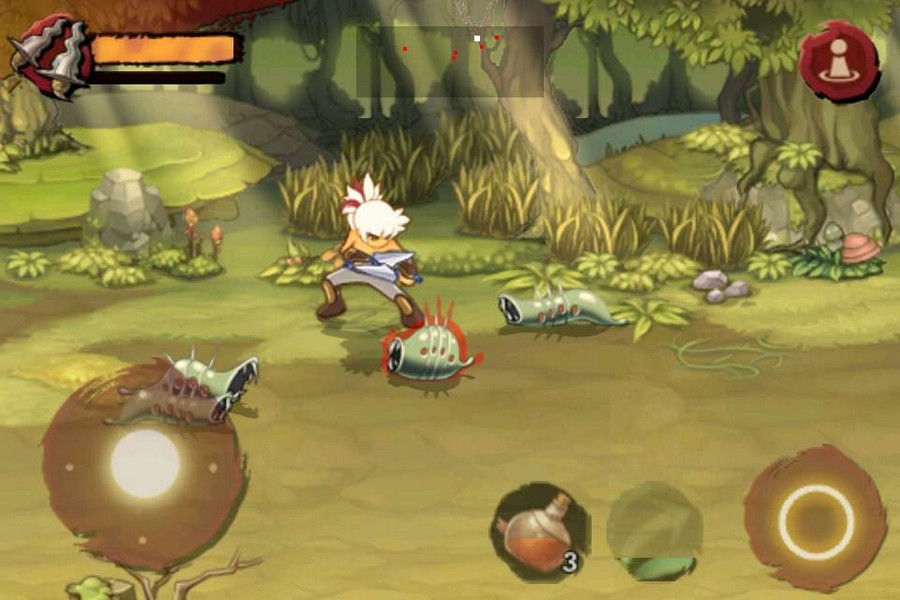Image resolution: width=900 pixels, height=600 pixels.
Task: Tap the virtual joystick thumb knob
Action: click(x=145, y=464)
